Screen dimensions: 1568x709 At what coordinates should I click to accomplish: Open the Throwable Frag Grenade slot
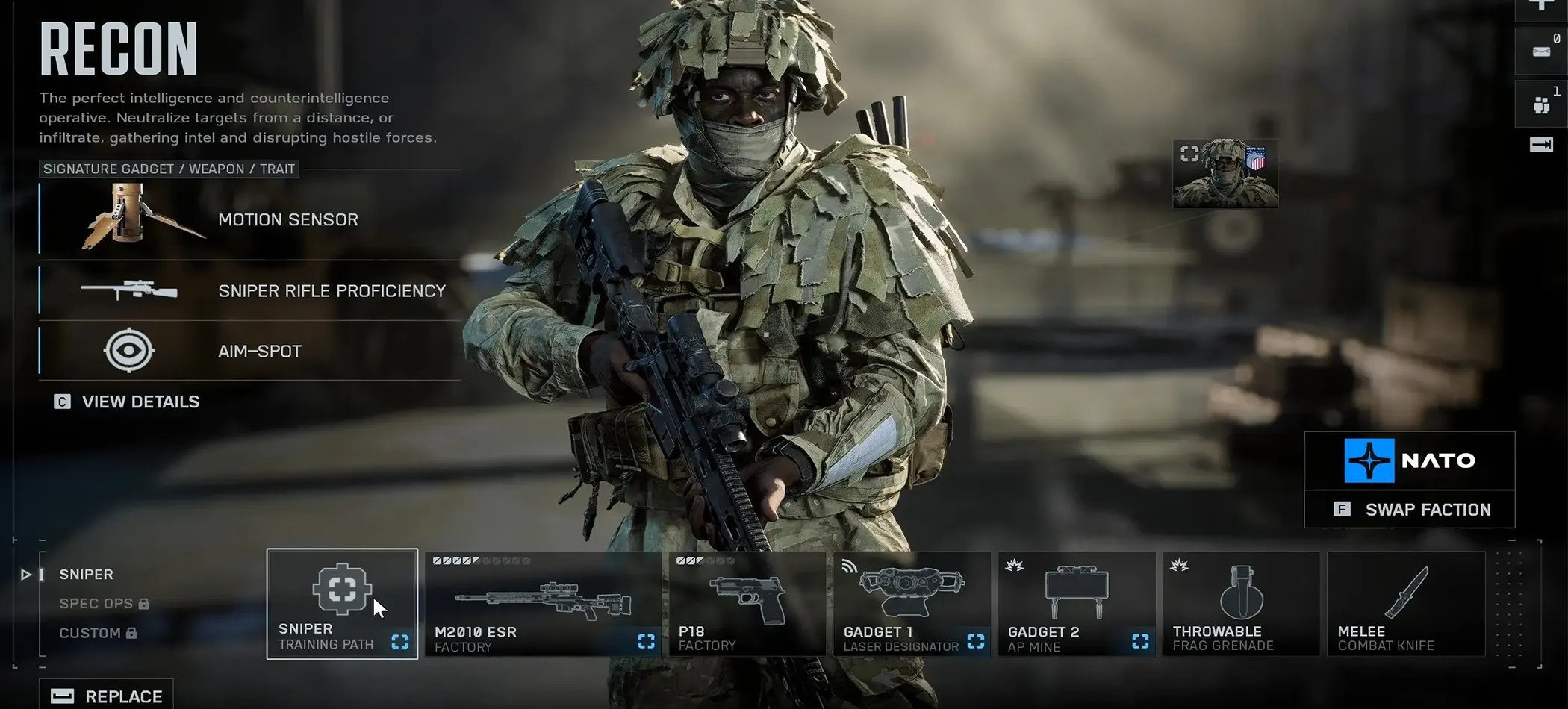point(1241,604)
